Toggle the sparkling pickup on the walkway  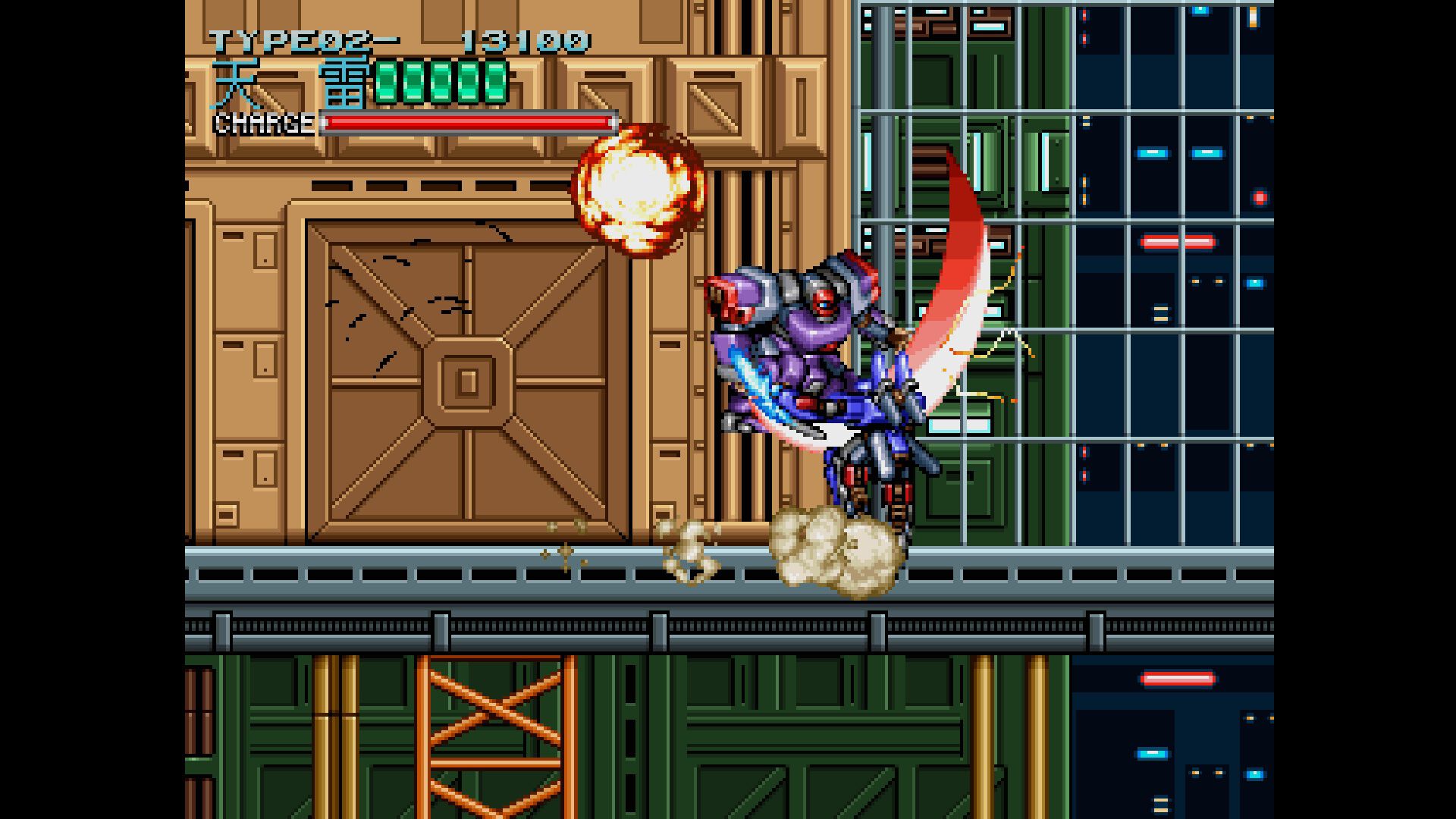pyautogui.click(x=565, y=552)
